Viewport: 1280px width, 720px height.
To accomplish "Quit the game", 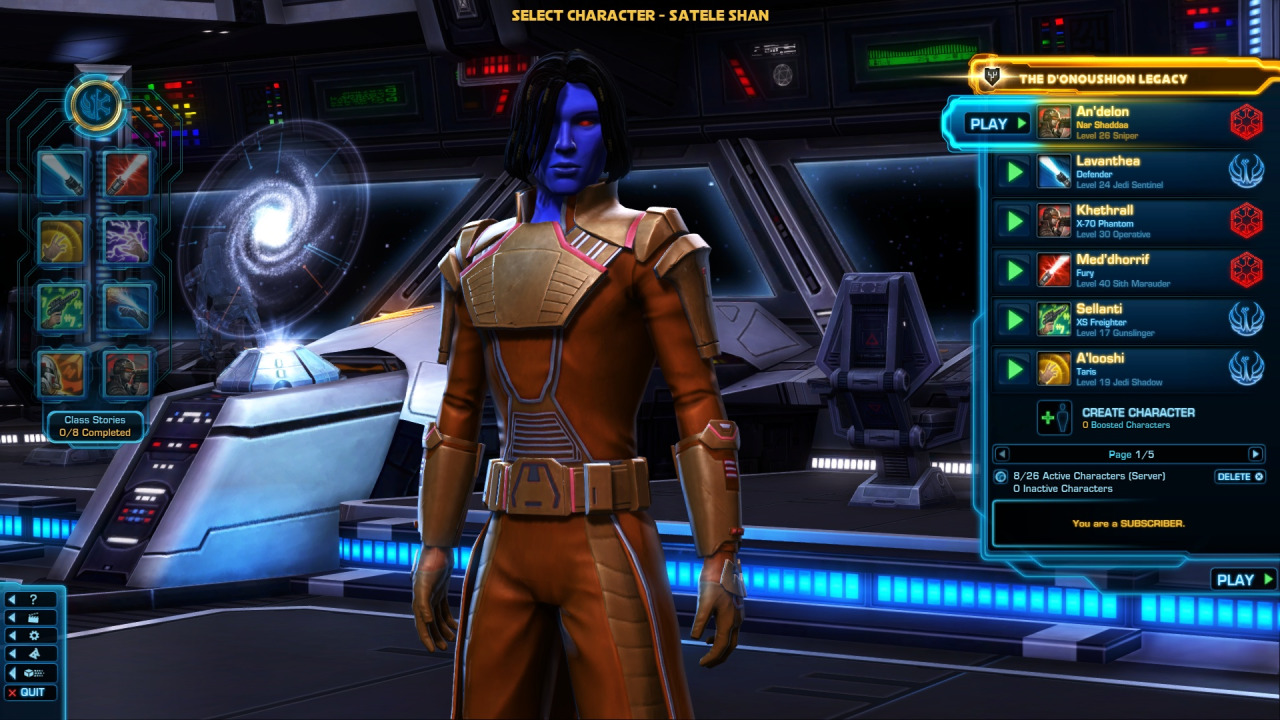I will tap(31, 692).
